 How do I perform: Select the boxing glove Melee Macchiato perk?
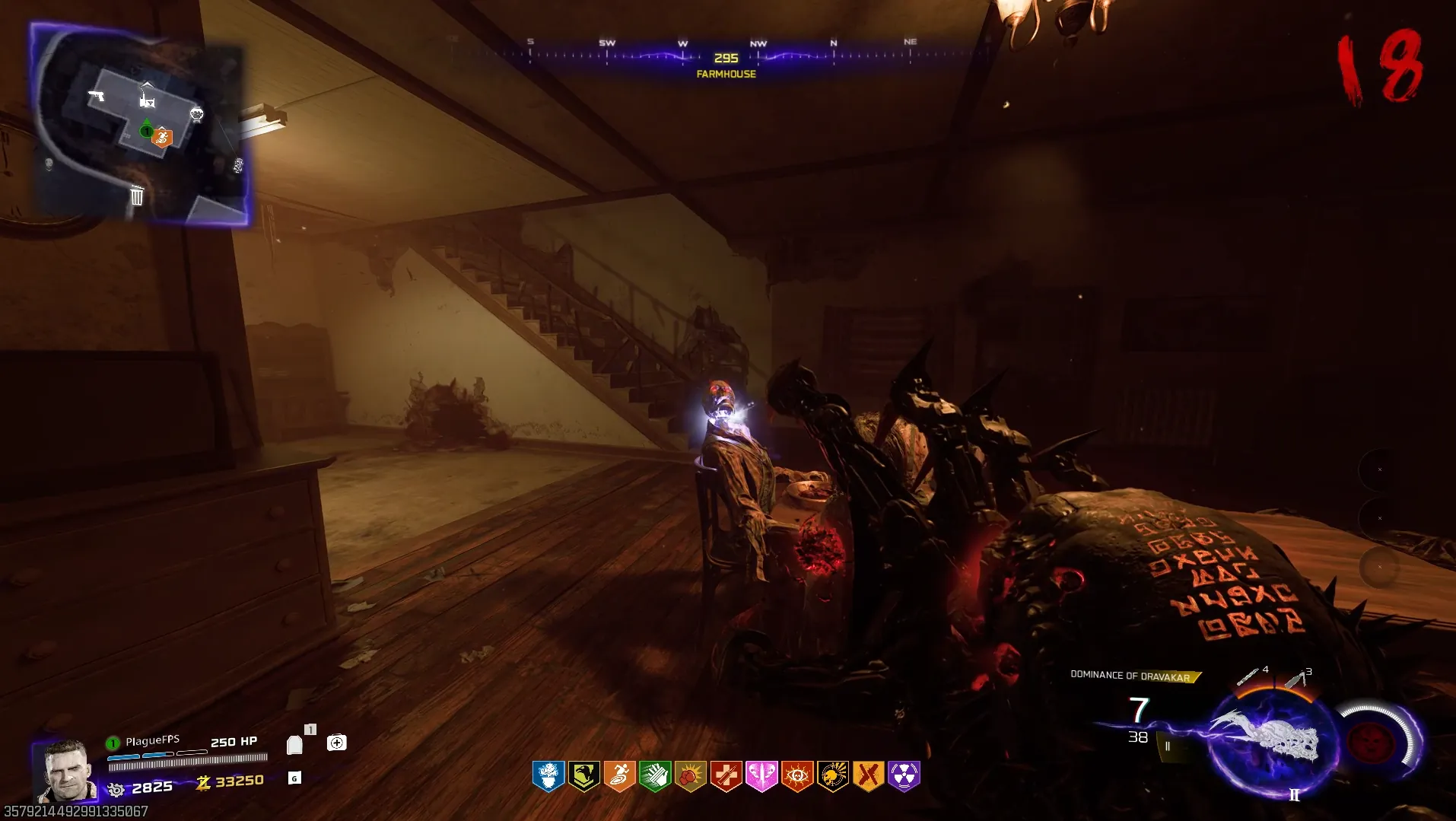point(691,776)
